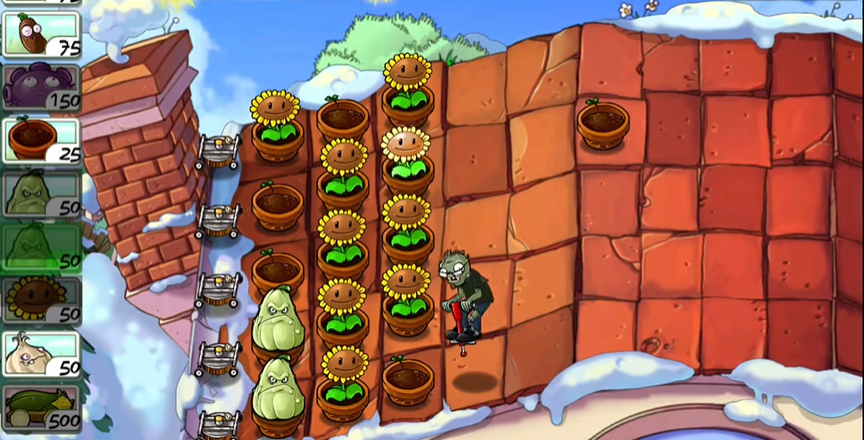Select the Coffee Bean seed packet
This screenshot has height=440, width=864.
click(x=42, y=34)
